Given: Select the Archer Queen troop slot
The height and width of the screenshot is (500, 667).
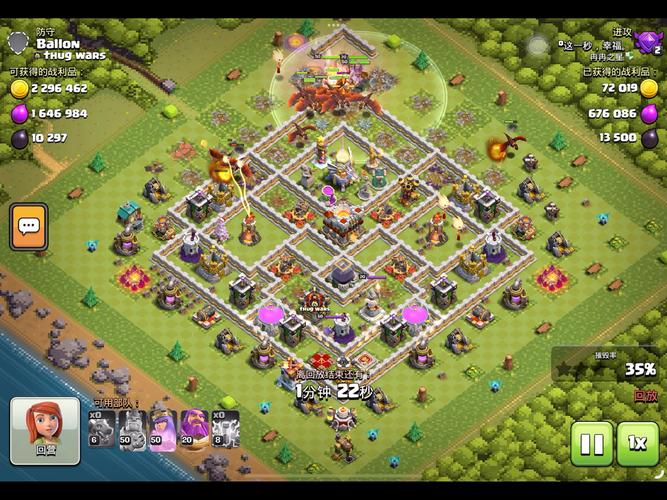Looking at the screenshot, I should [163, 430].
